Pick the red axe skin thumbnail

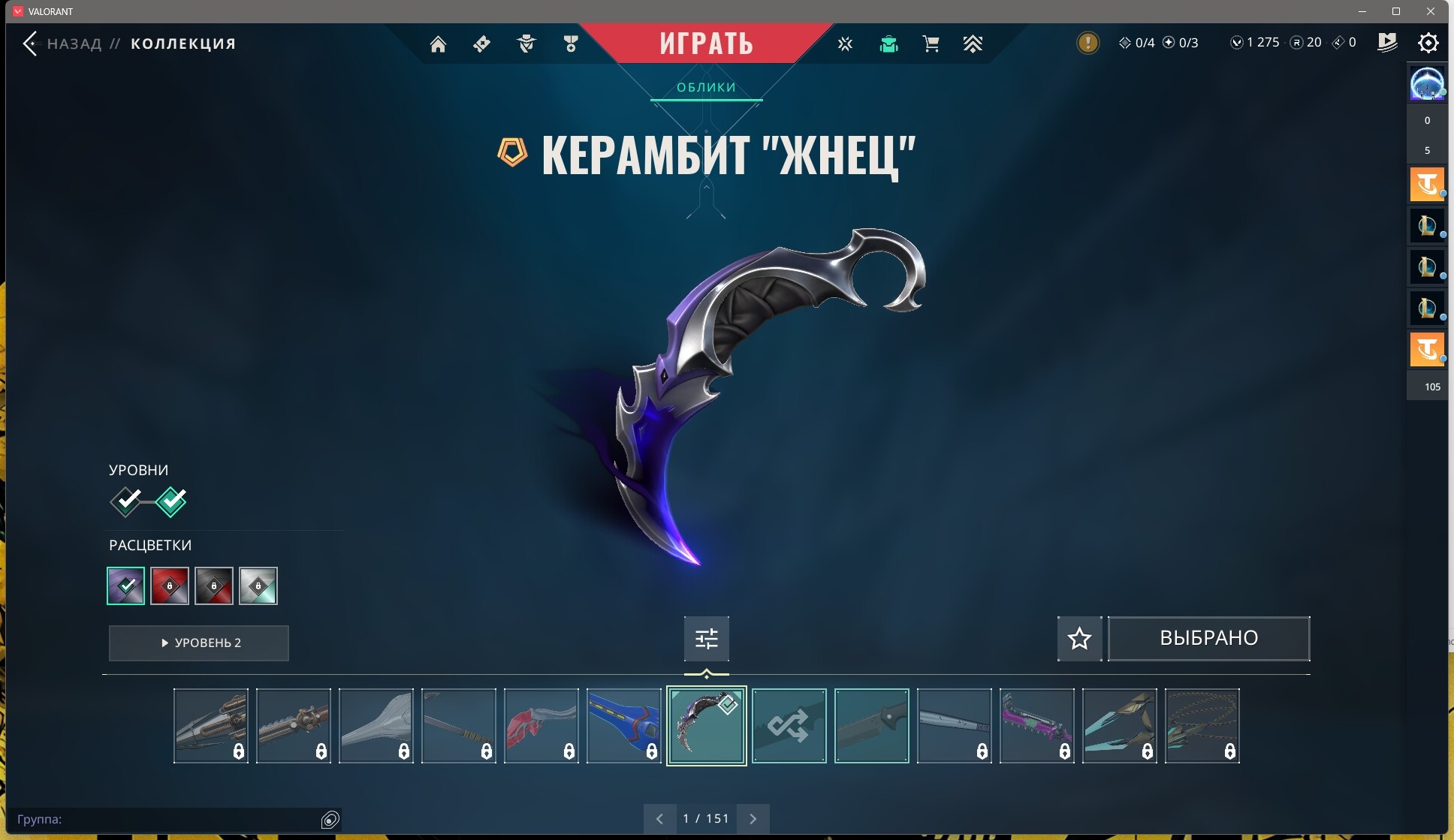(541, 726)
